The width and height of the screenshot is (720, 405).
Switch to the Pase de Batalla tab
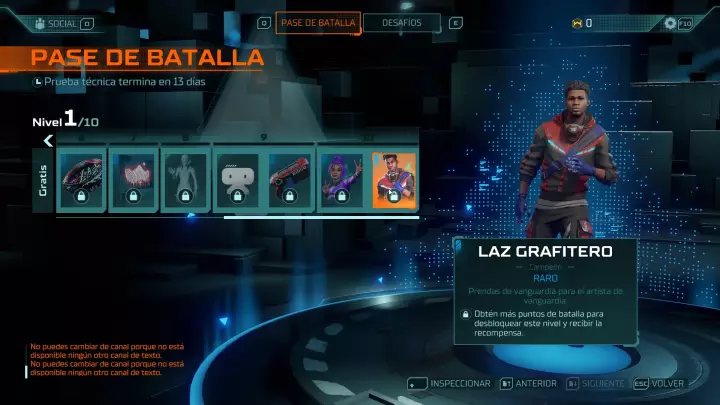(x=317, y=23)
